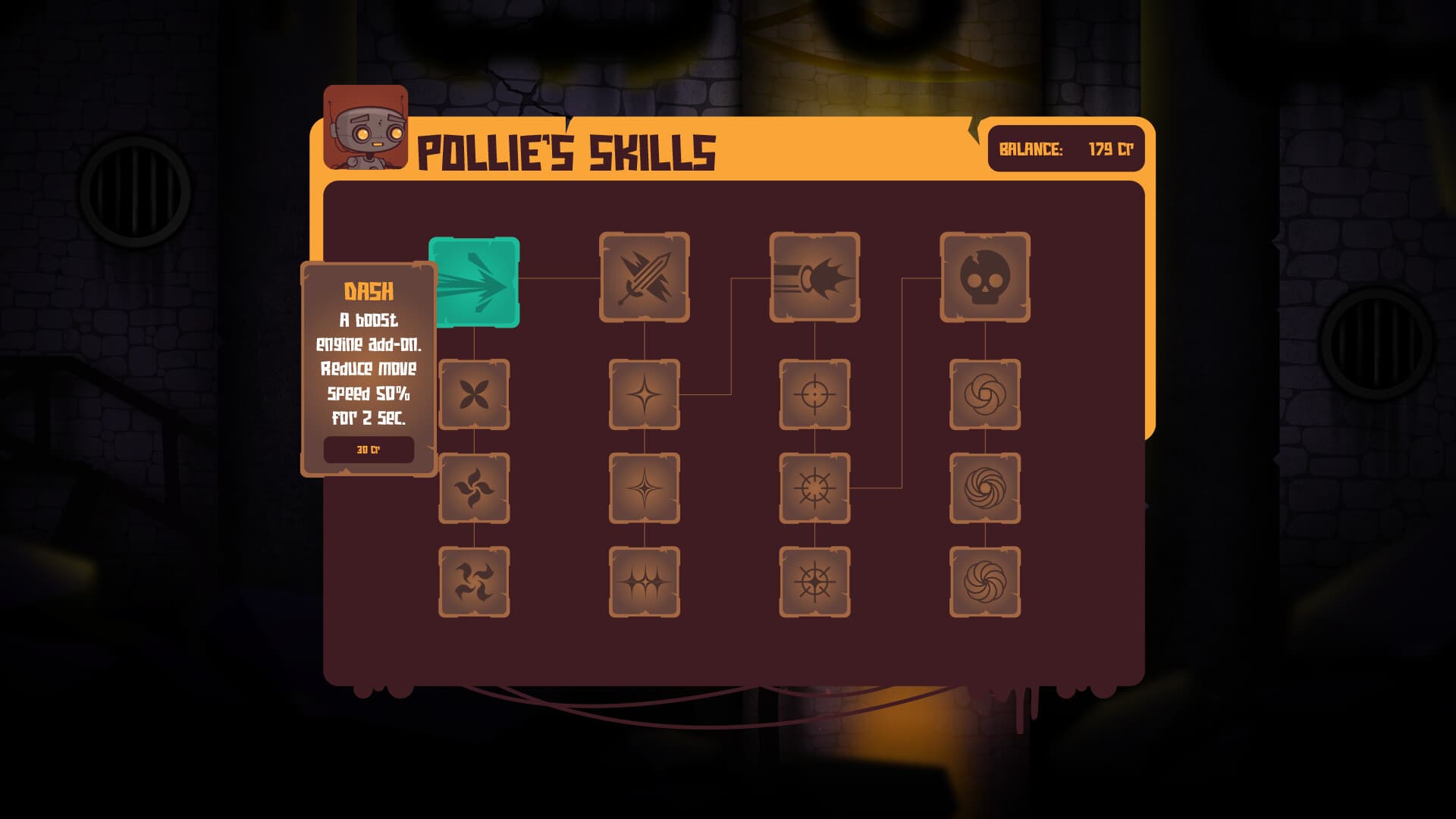
Task: Click the 30 Cr purchase button on the tooltip
Action: point(369,449)
